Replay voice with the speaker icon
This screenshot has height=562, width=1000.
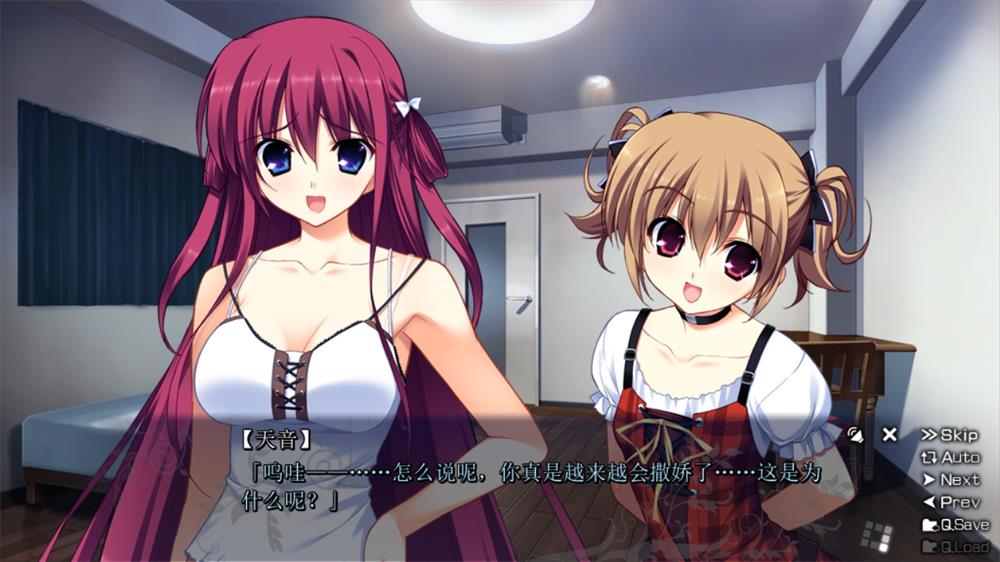click(x=856, y=434)
